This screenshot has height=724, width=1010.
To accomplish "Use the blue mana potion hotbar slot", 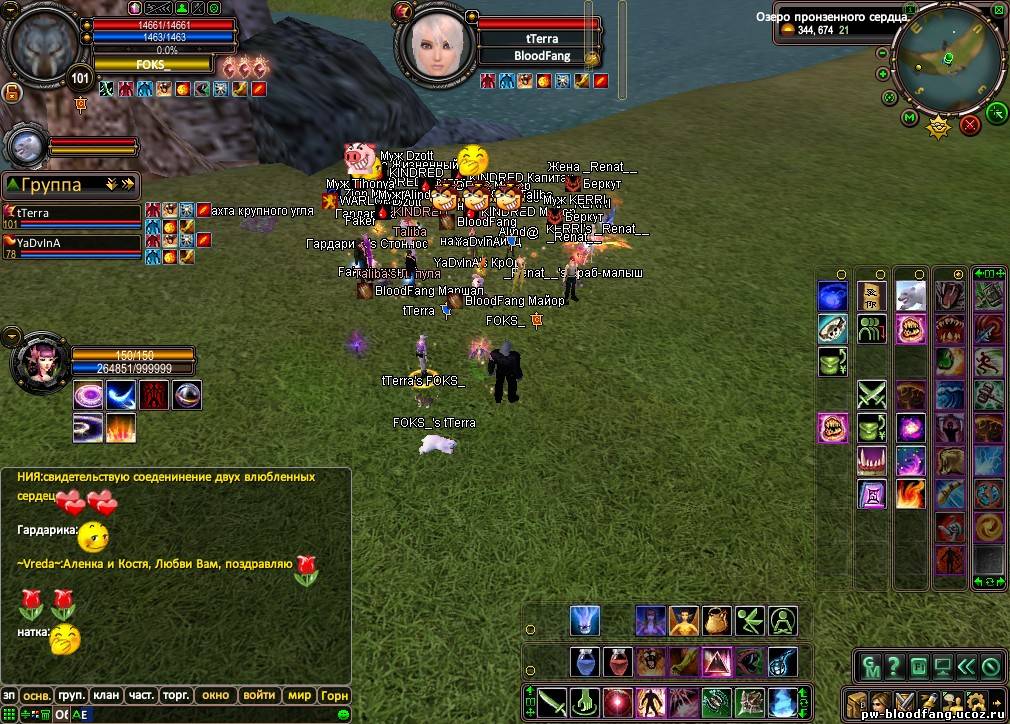I will tap(585, 662).
